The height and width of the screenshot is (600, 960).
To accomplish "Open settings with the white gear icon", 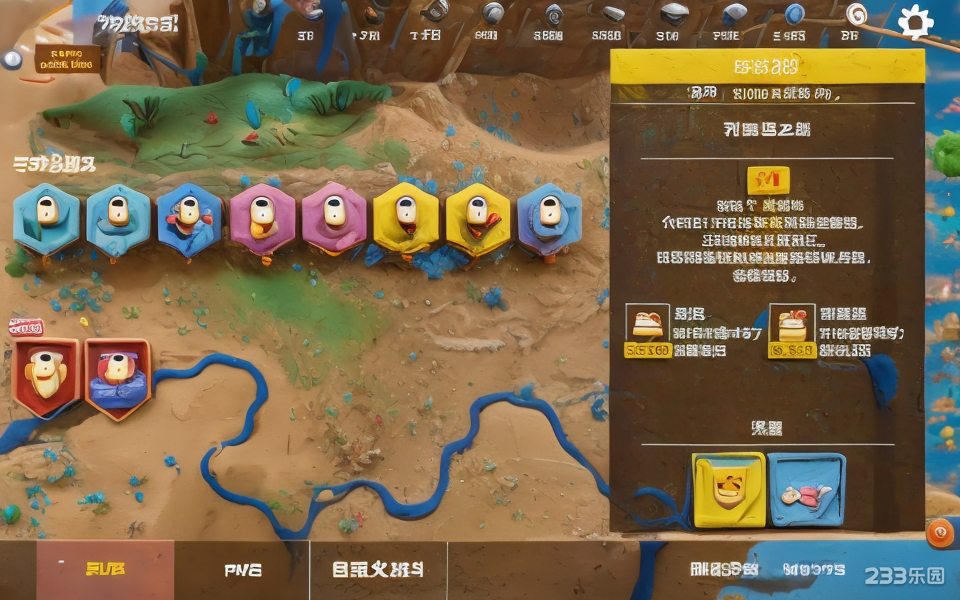I will coord(915,21).
